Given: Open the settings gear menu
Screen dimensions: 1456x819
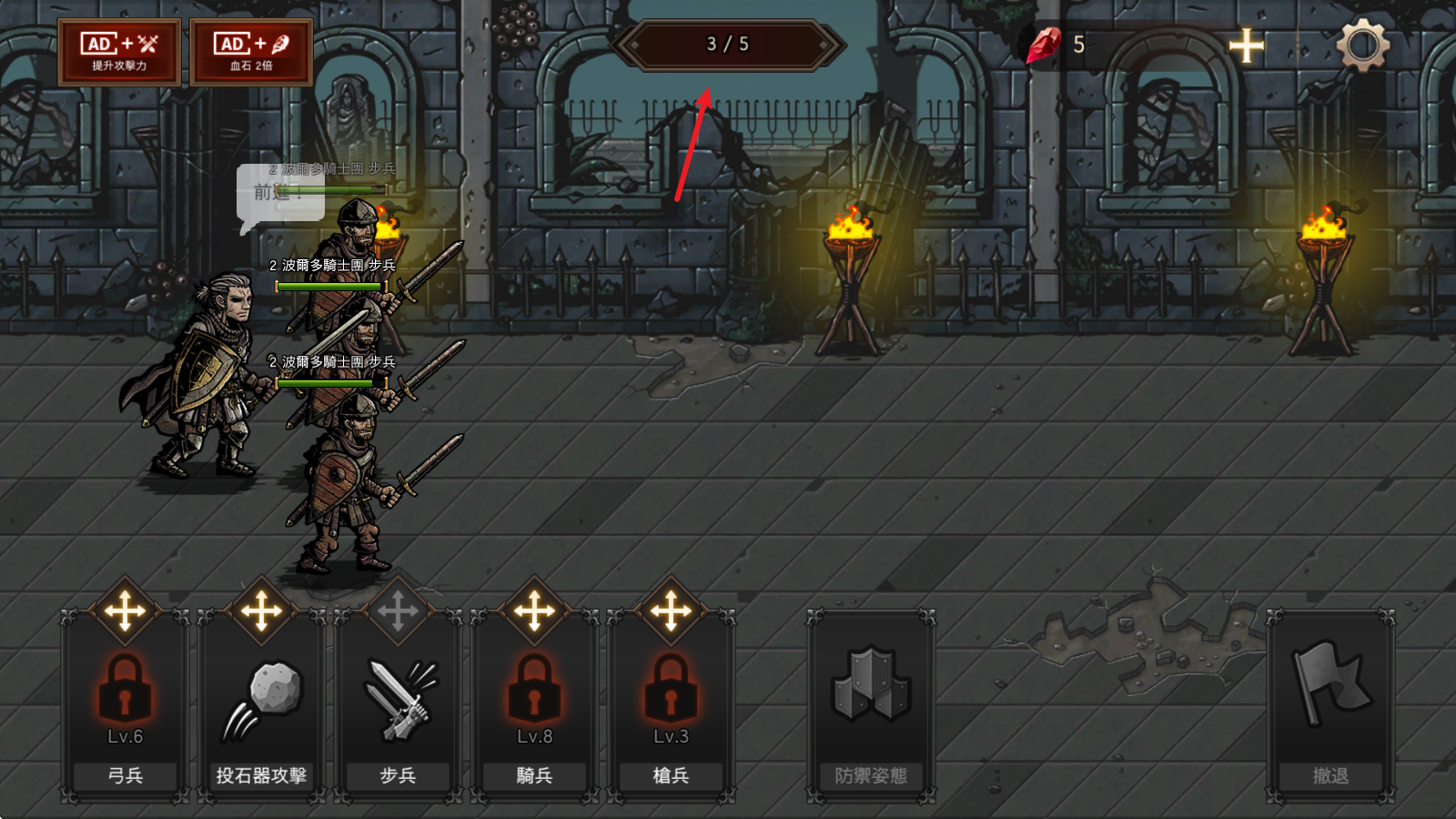Looking at the screenshot, I should 1362,45.
